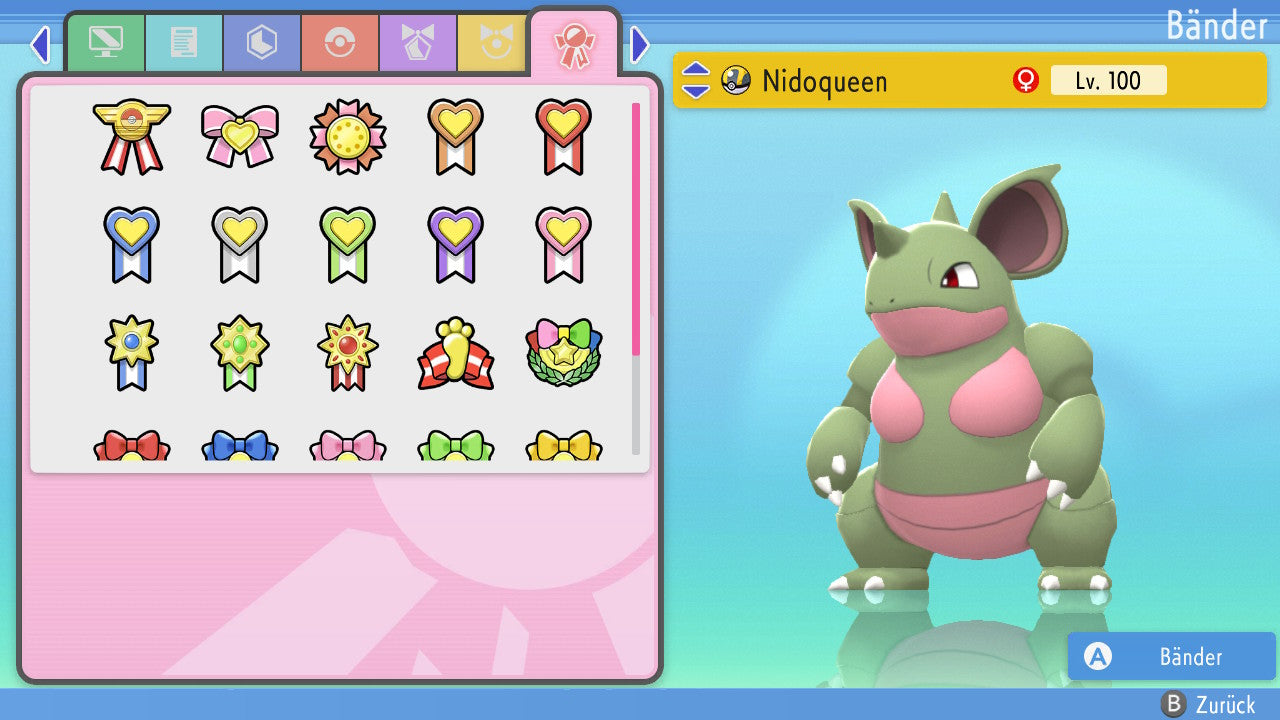This screenshot has width=1280, height=720.
Task: Select the blue hexagon stats tab
Action: 261,42
